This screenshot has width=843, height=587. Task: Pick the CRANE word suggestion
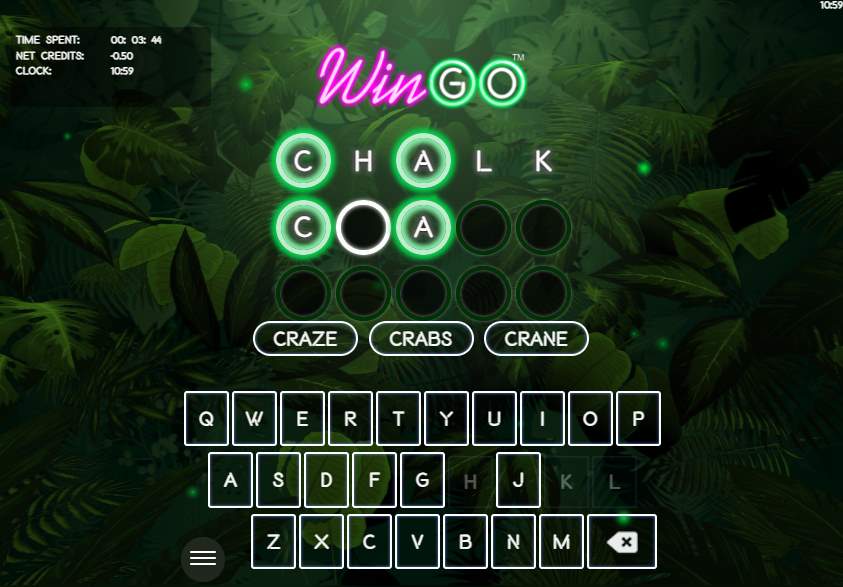point(536,339)
